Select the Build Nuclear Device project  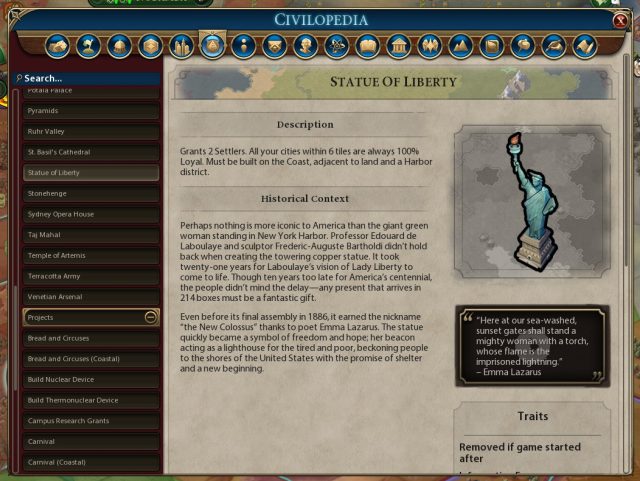pos(91,379)
